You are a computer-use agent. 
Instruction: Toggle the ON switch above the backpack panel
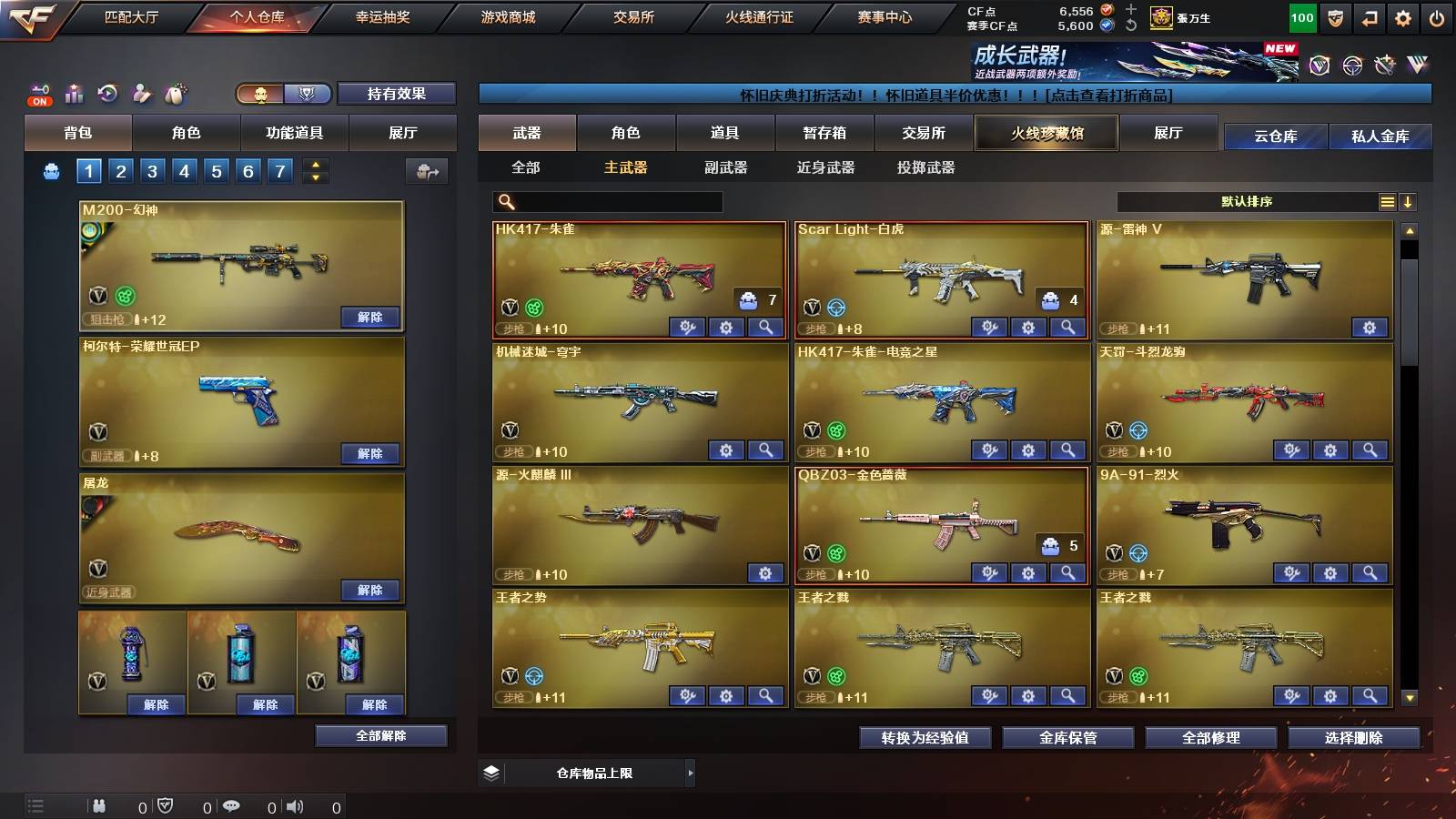coord(38,101)
